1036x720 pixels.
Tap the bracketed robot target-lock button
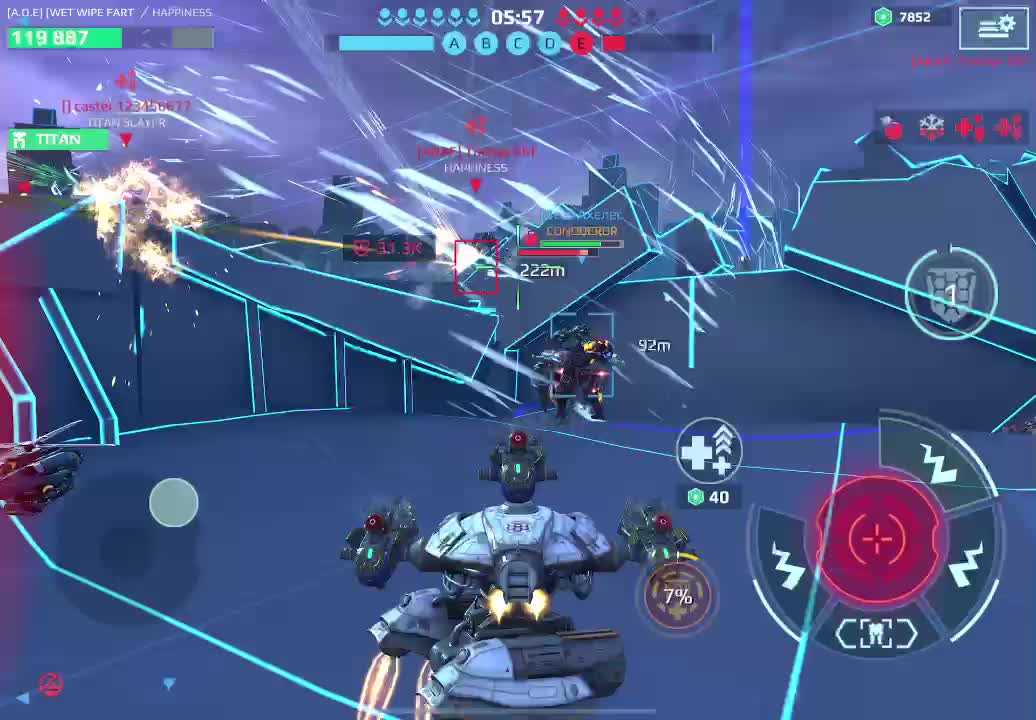pos(876,633)
